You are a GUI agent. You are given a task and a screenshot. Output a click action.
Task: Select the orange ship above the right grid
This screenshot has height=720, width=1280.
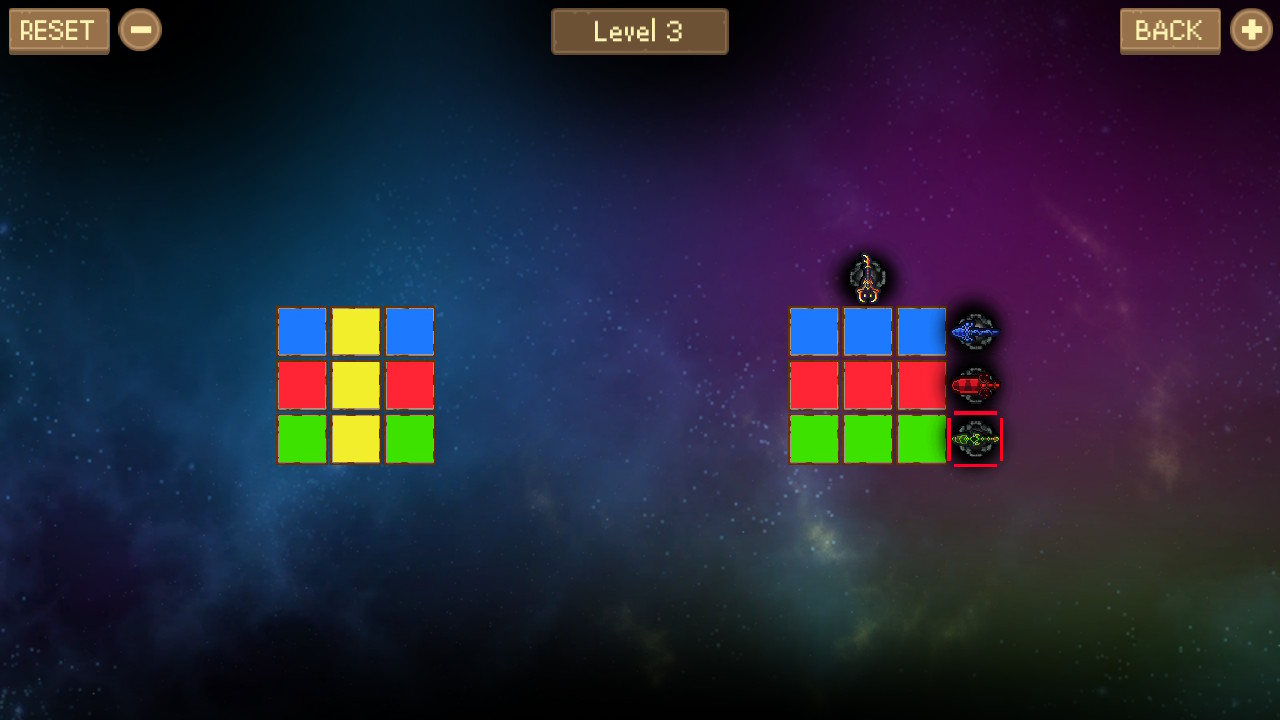pos(866,278)
